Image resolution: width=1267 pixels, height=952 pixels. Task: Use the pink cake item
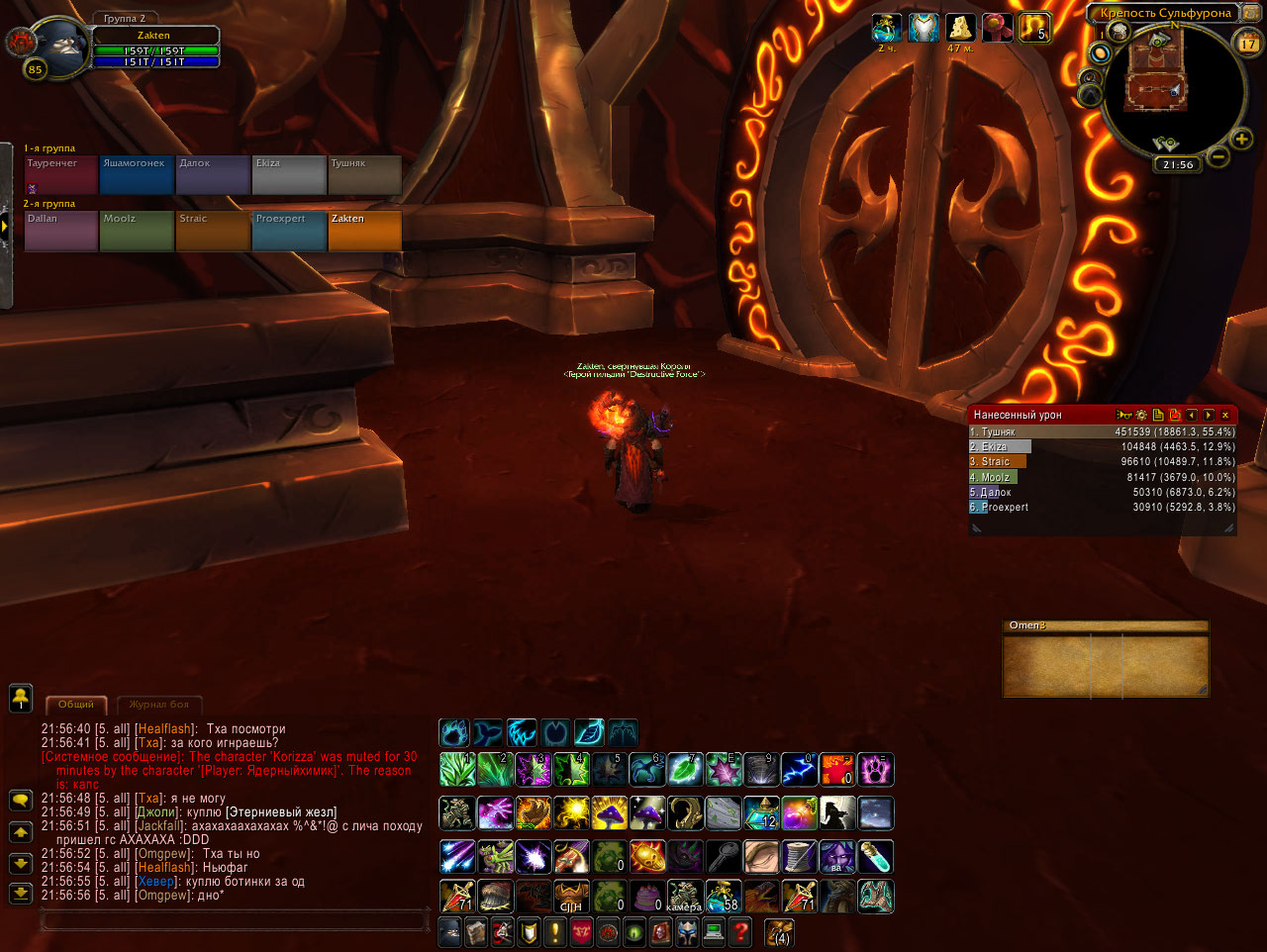[647, 897]
